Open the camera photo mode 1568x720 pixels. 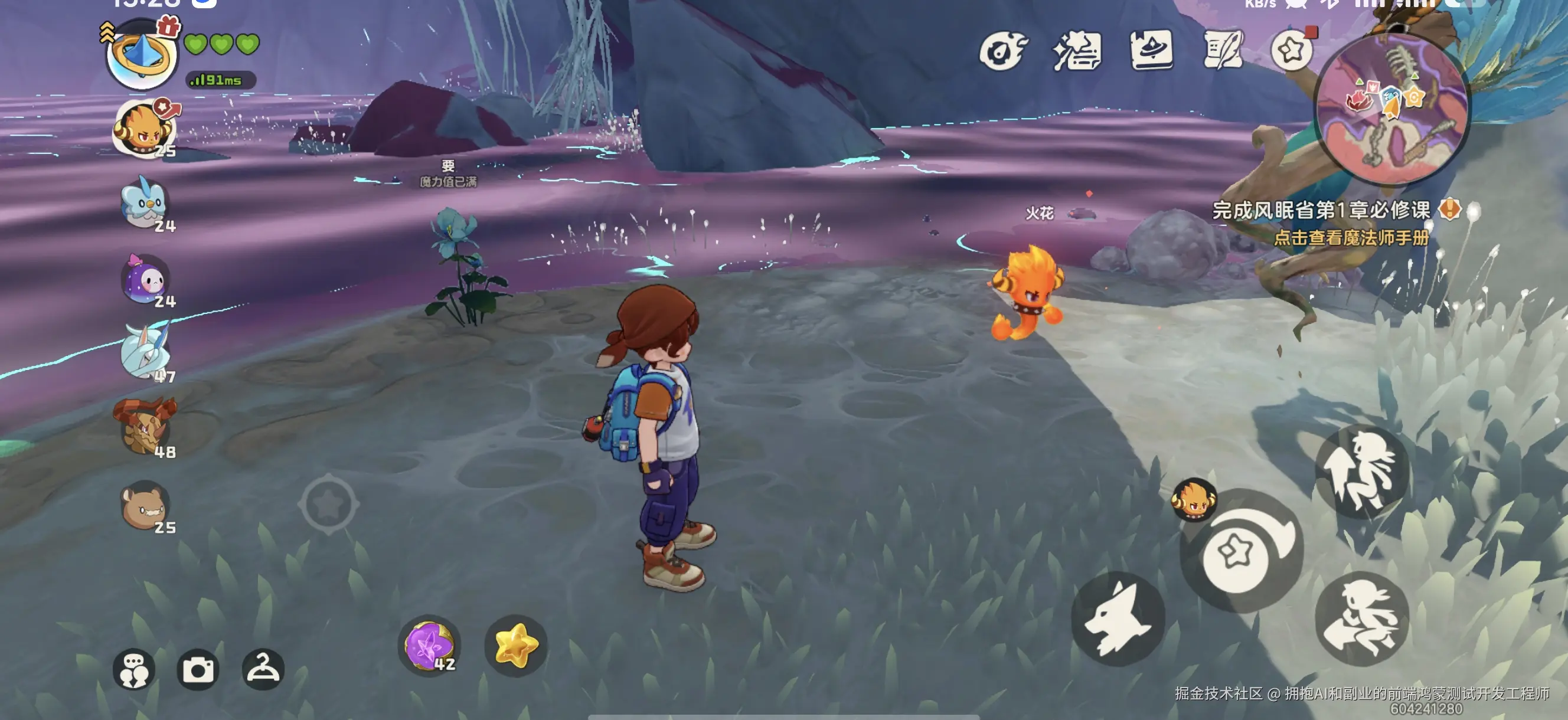[198, 669]
